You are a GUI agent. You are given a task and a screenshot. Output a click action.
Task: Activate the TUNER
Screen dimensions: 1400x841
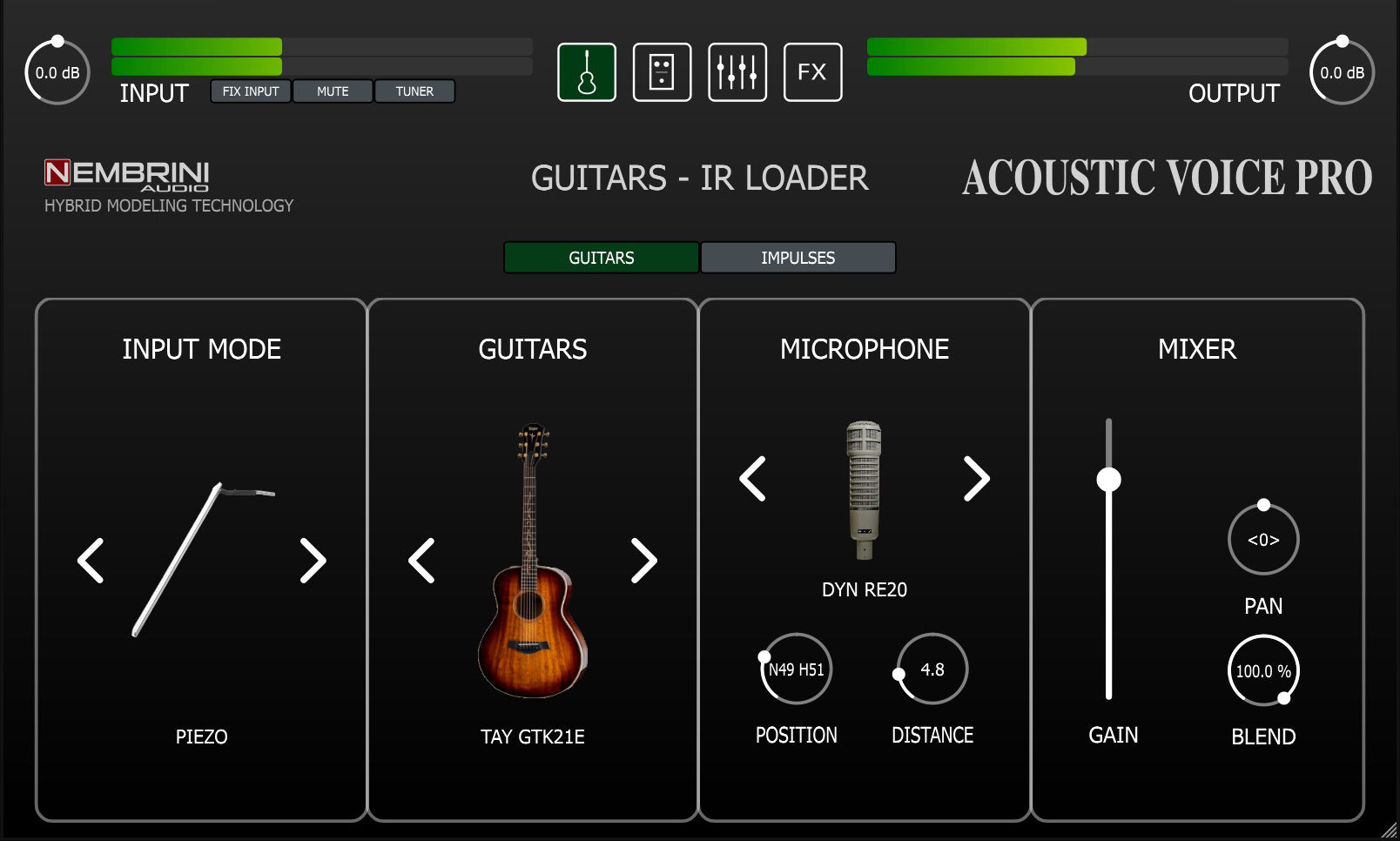415,91
